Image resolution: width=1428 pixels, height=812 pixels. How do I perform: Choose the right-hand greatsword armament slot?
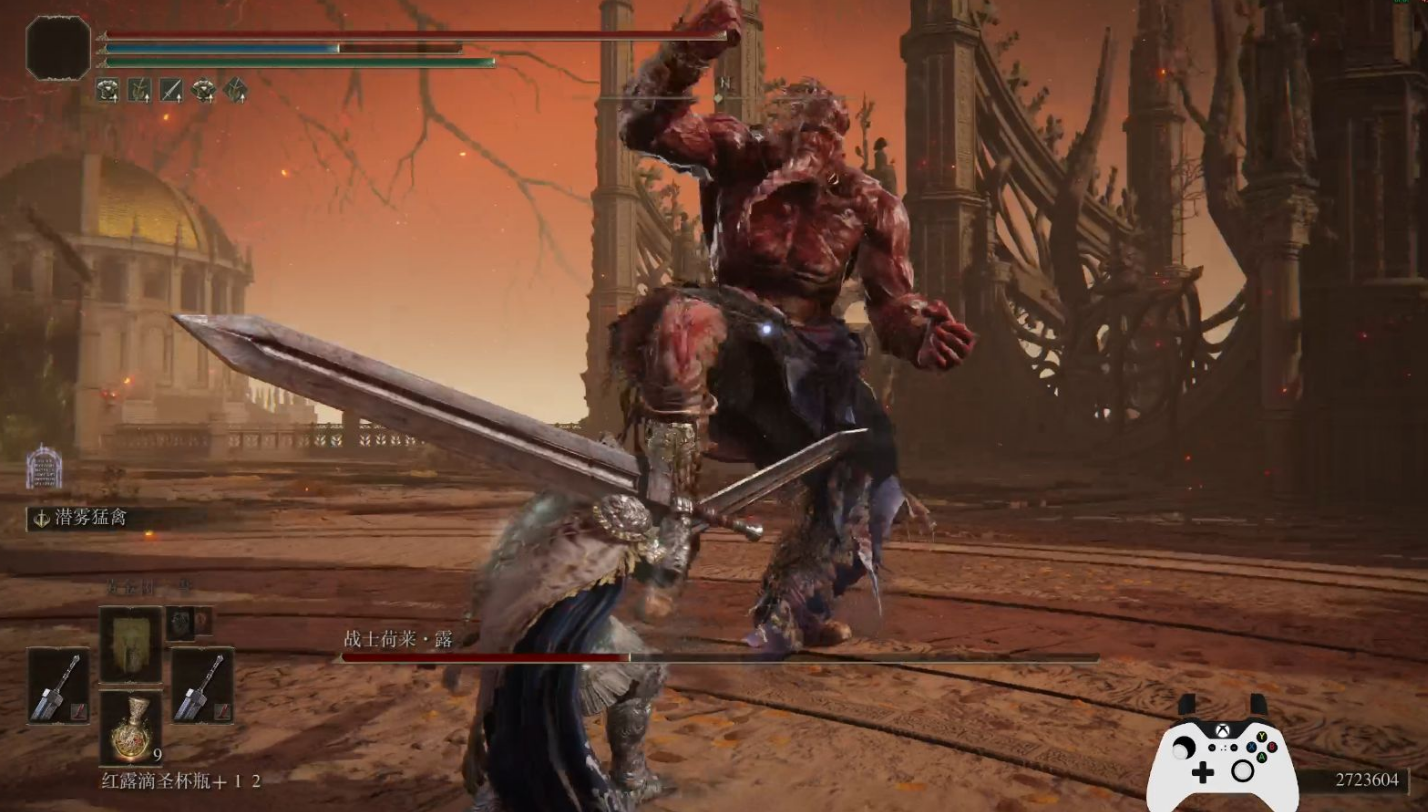click(x=202, y=685)
